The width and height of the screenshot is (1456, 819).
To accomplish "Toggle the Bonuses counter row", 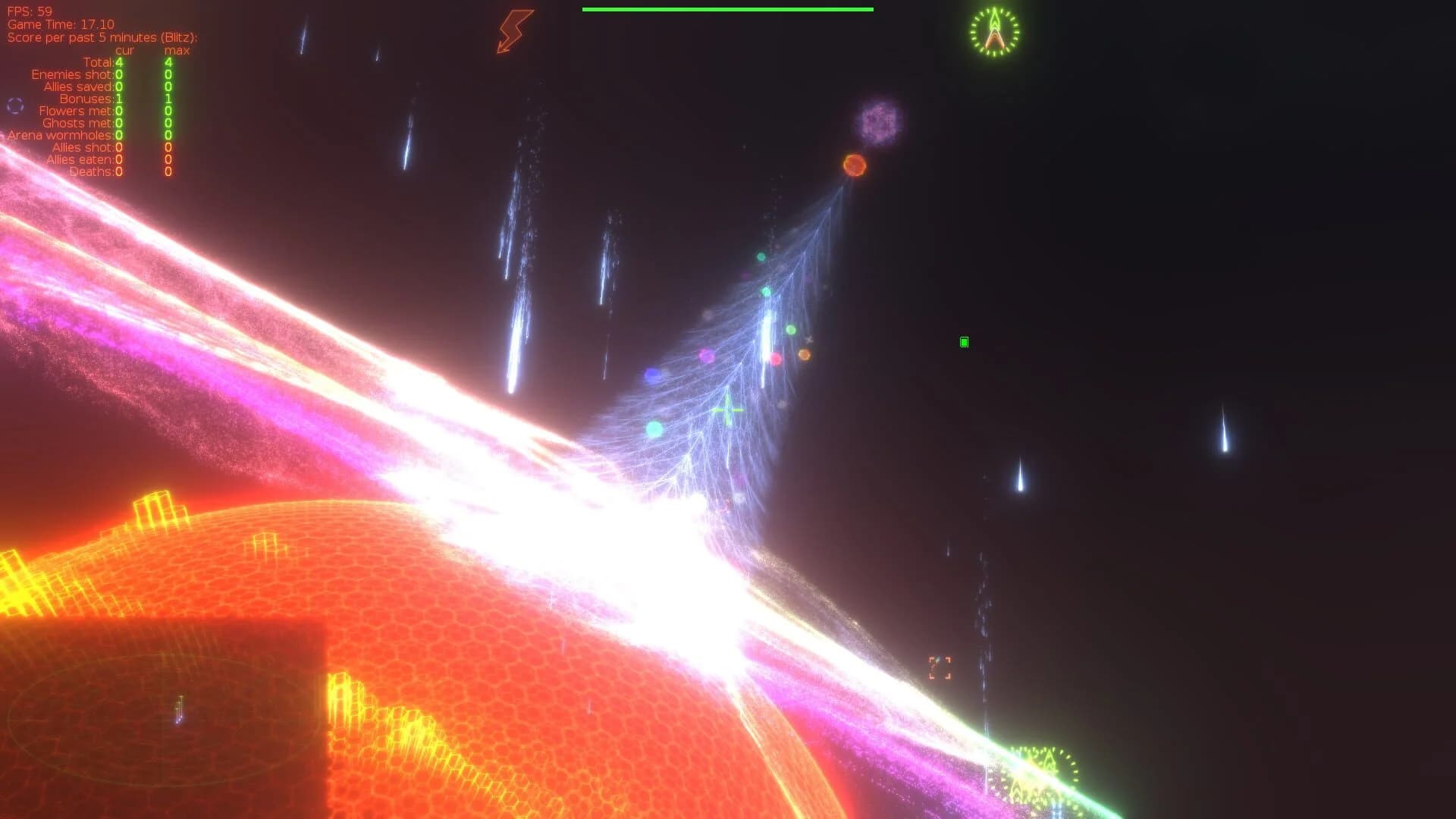I will (x=90, y=99).
